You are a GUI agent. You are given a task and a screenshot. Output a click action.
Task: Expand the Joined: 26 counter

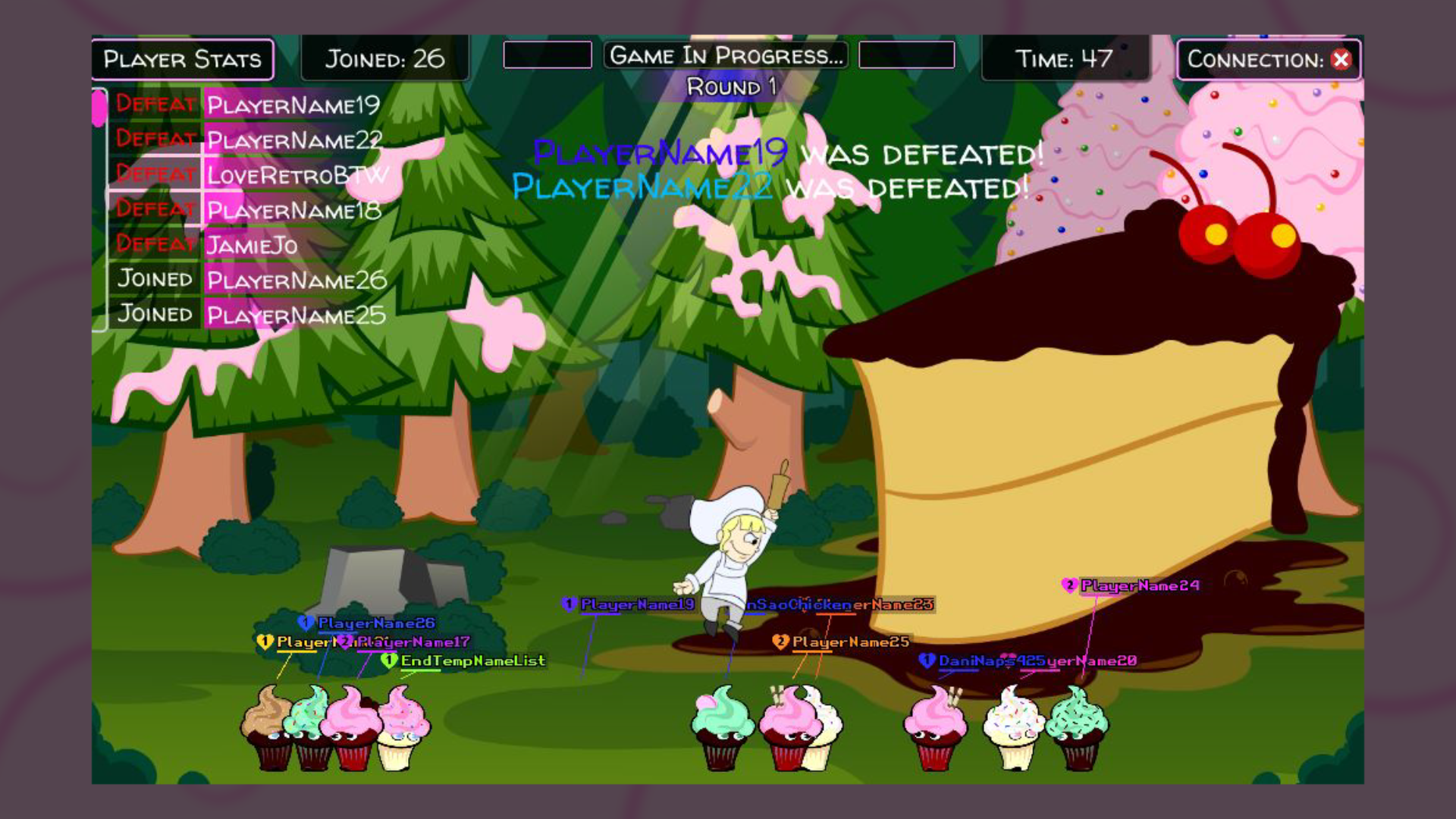[x=385, y=59]
